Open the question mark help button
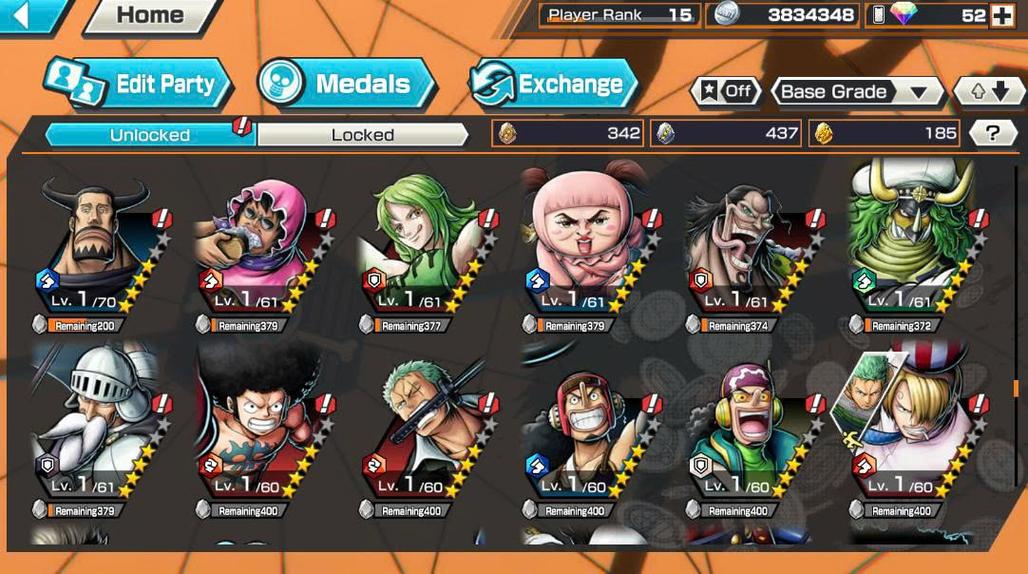The image size is (1028, 574). pos(992,133)
